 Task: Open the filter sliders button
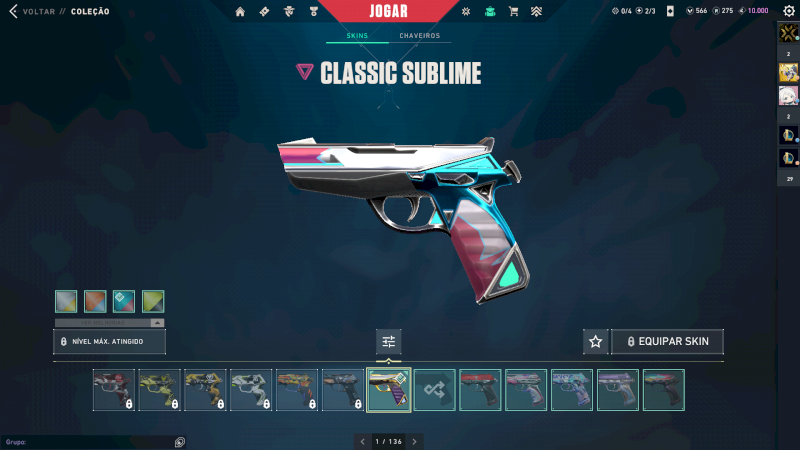tap(389, 341)
